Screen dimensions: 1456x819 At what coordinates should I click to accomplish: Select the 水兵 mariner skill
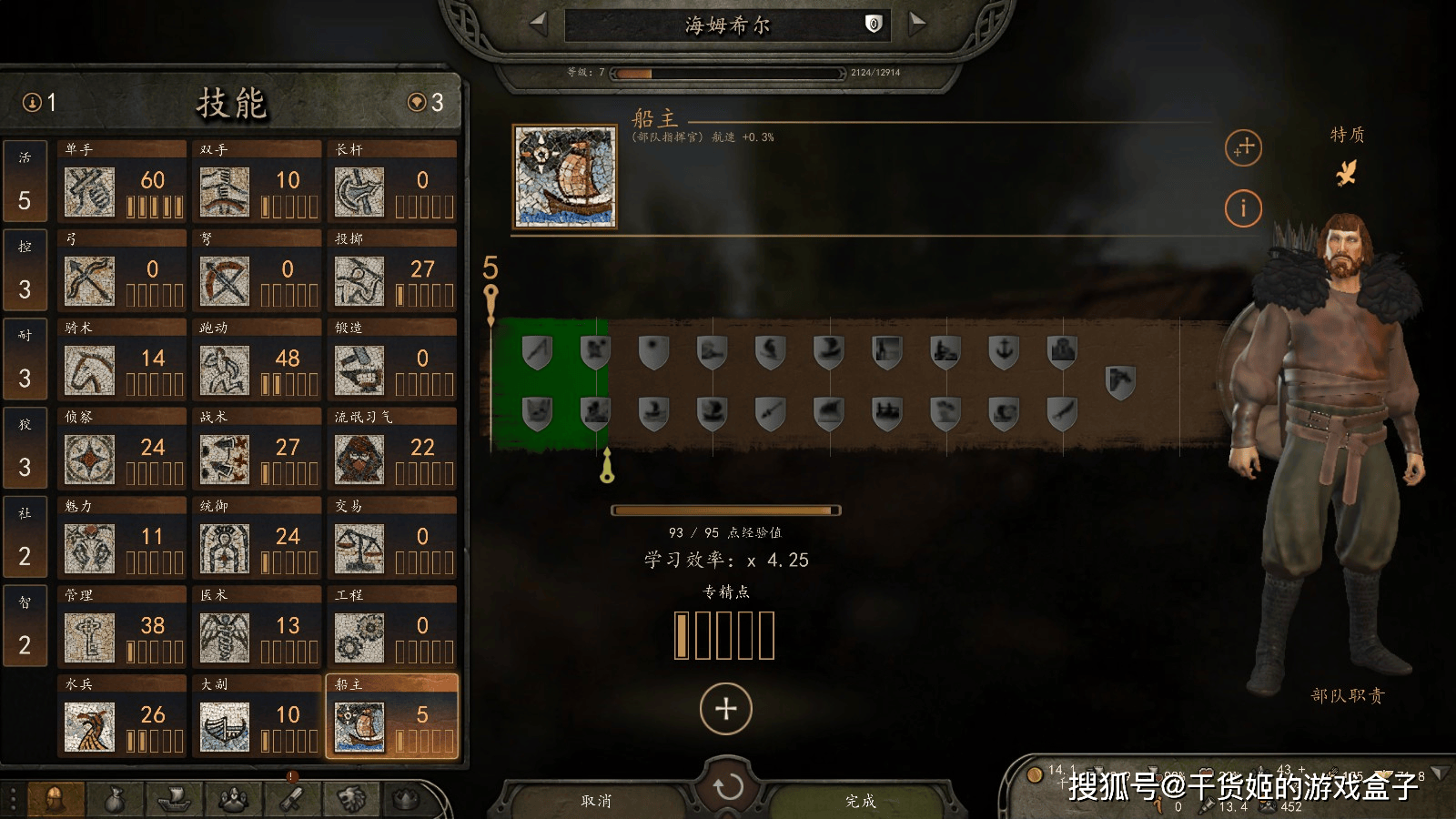tap(122, 717)
